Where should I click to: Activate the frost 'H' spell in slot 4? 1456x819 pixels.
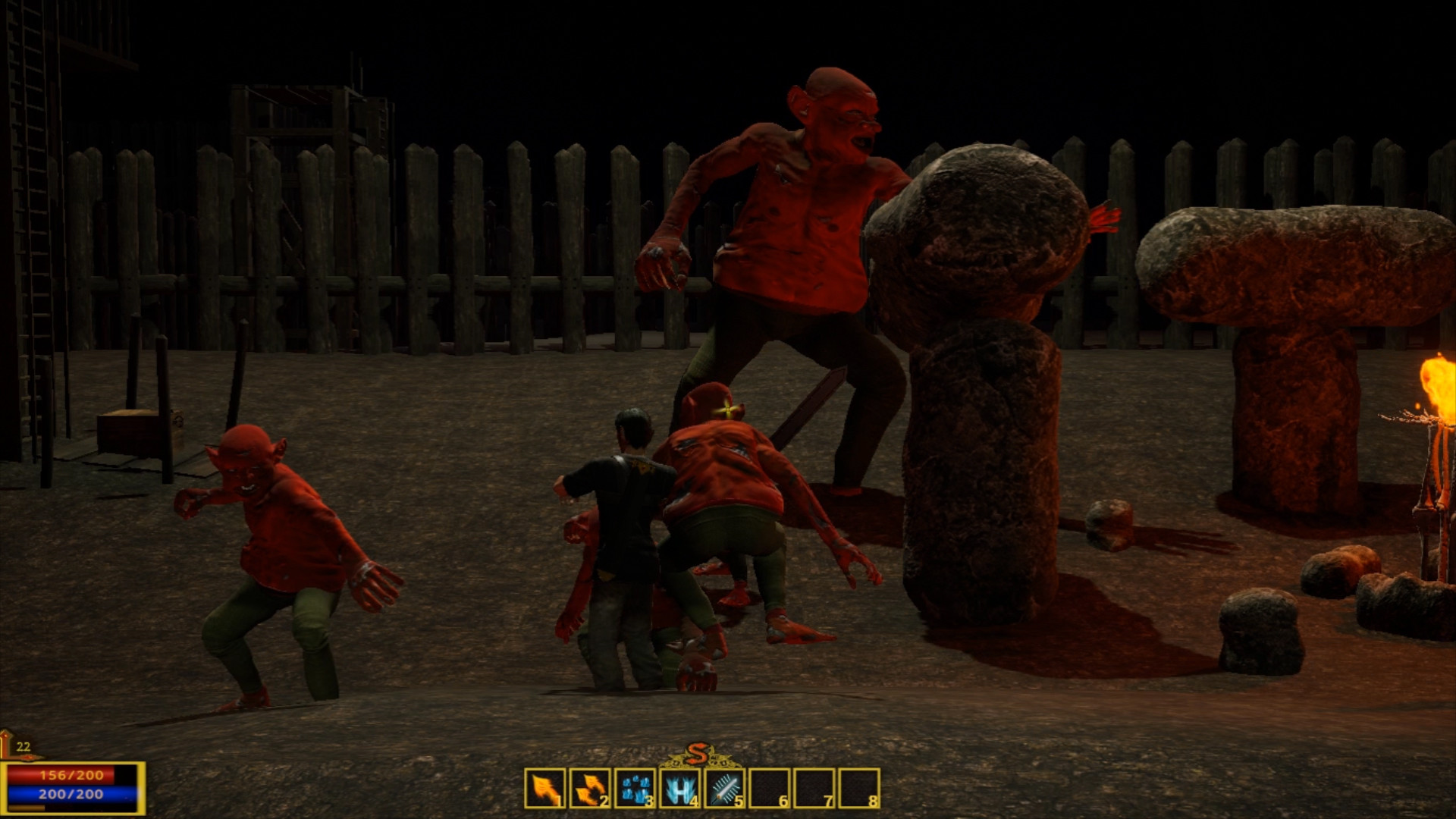(x=679, y=789)
